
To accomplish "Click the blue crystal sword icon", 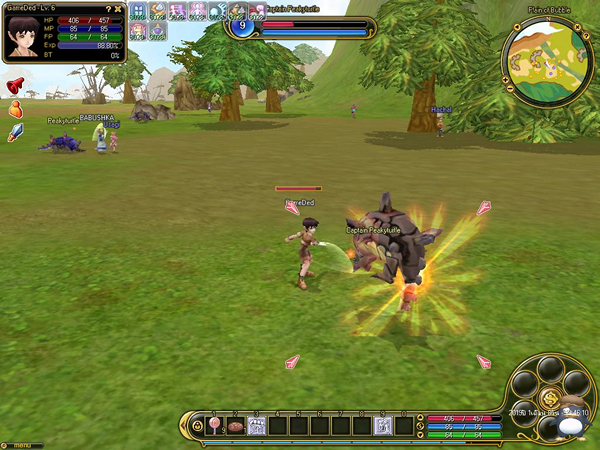I will click(x=14, y=133).
